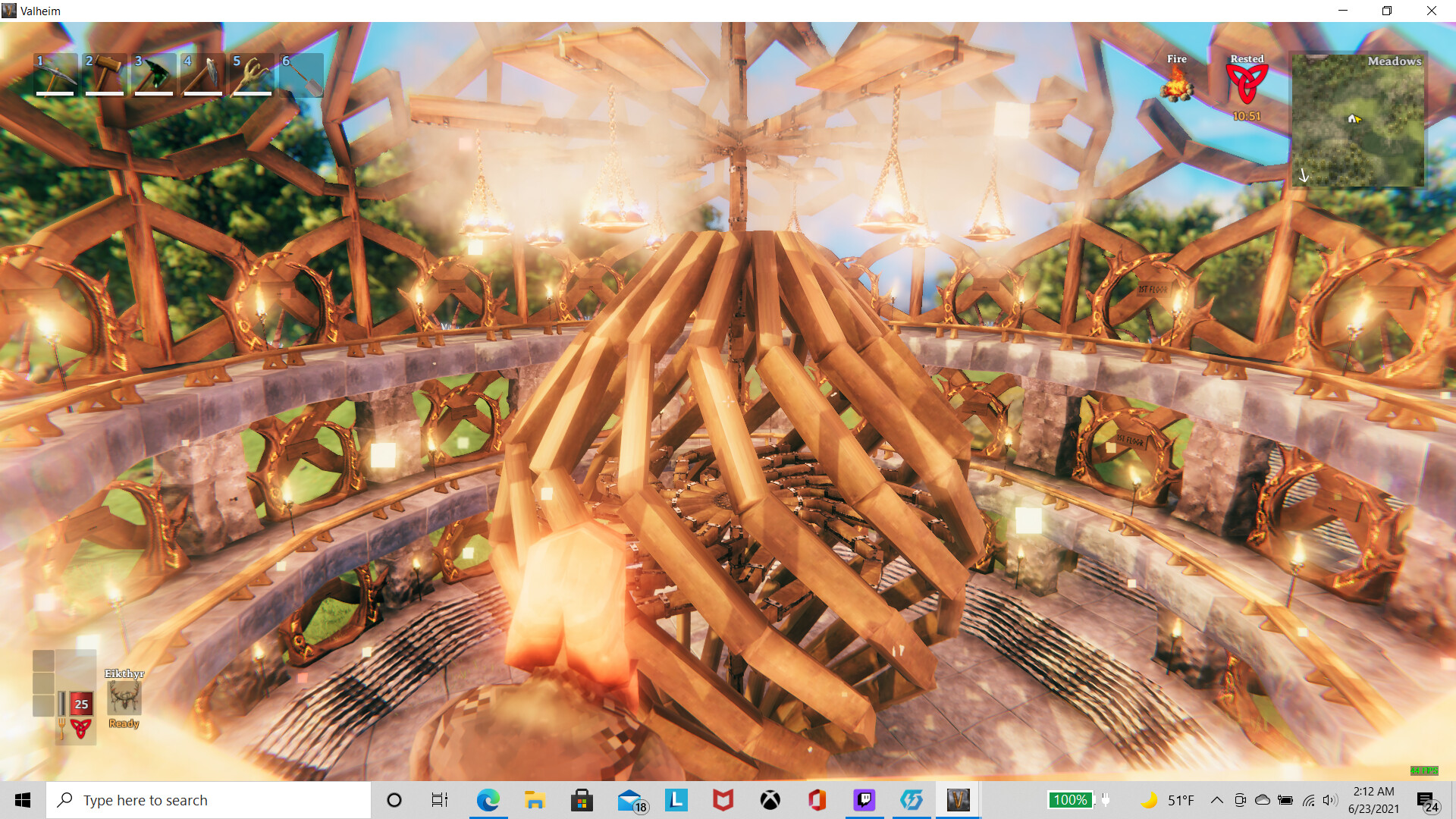Toggle the speaker volume in system tray
The image size is (1456, 819).
click(1329, 799)
